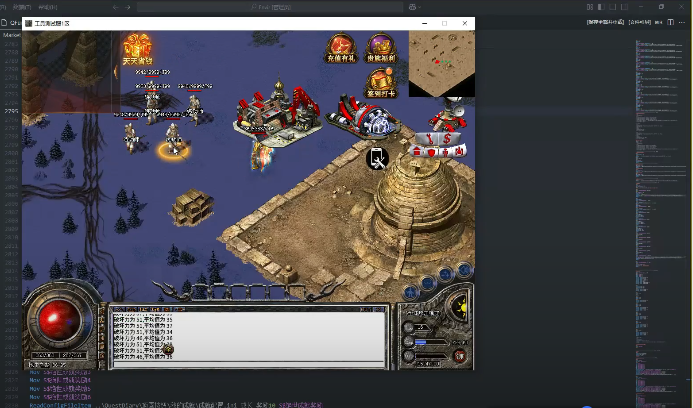This screenshot has width=693, height=408.
Task: Open the purple icon beside 充值有礼
Action: tap(380, 48)
